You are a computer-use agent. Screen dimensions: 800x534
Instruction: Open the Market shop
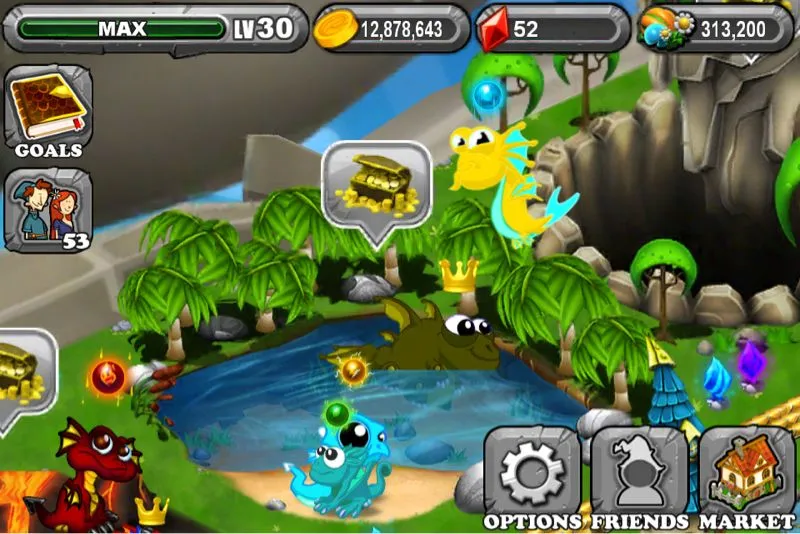click(746, 473)
